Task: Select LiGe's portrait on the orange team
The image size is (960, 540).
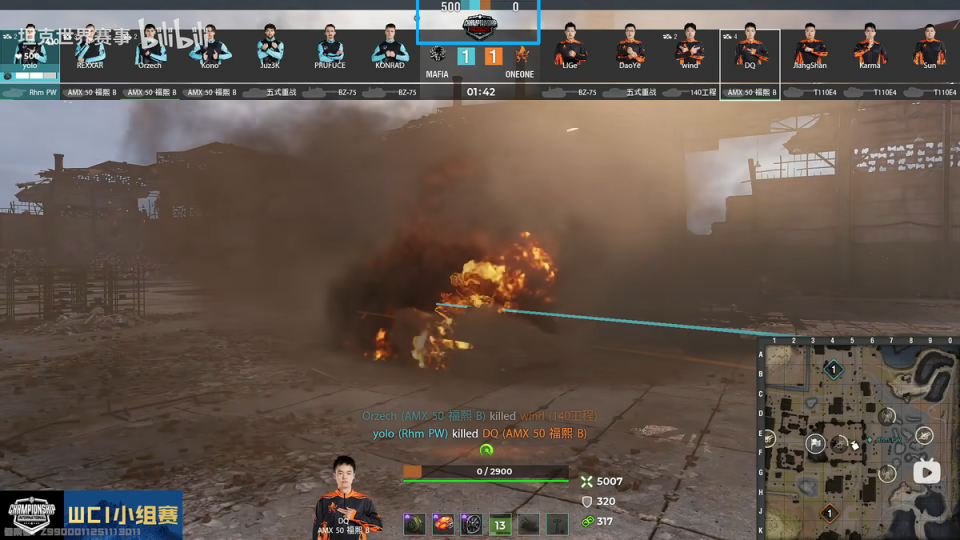Action: (x=570, y=47)
